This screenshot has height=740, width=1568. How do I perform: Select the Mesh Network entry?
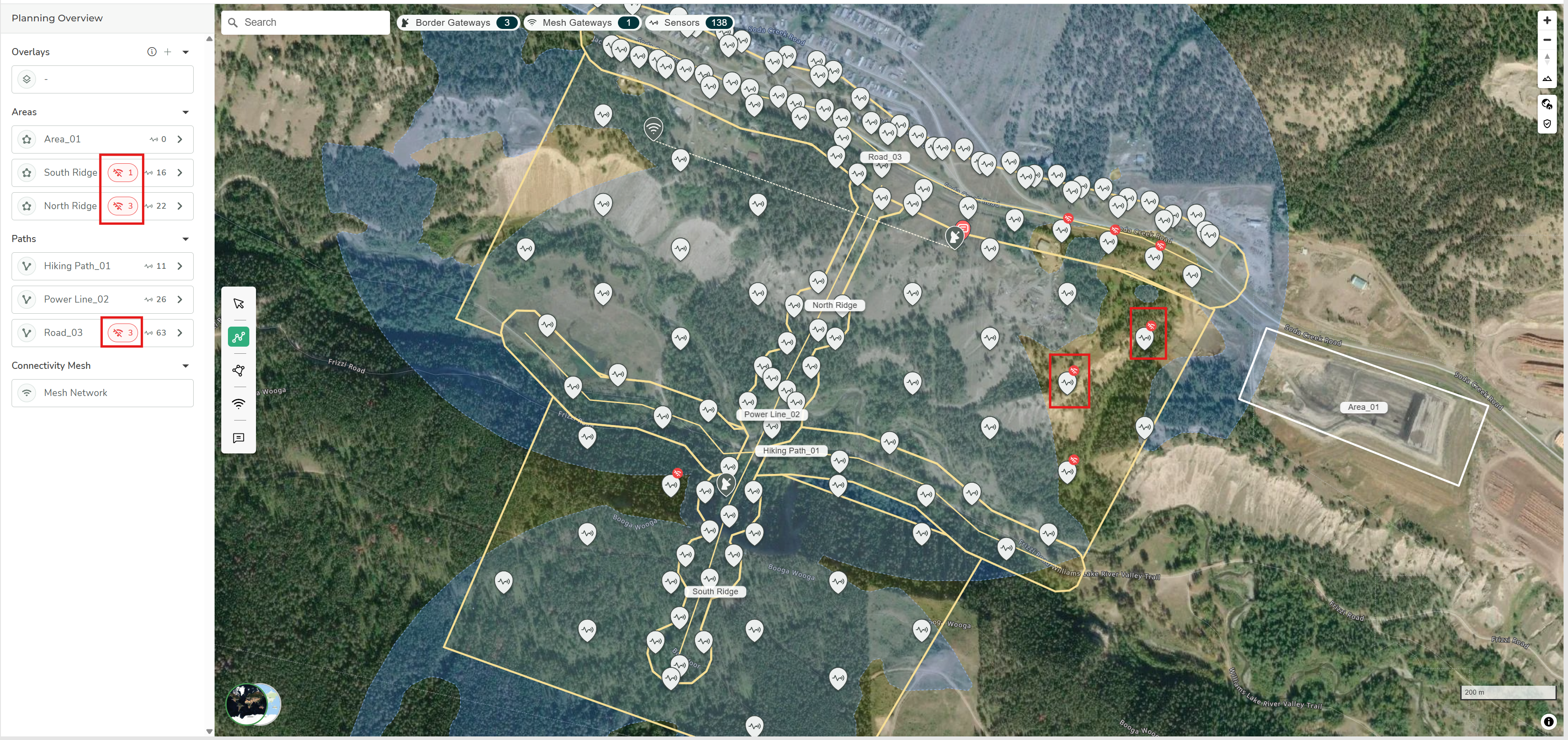pos(102,393)
